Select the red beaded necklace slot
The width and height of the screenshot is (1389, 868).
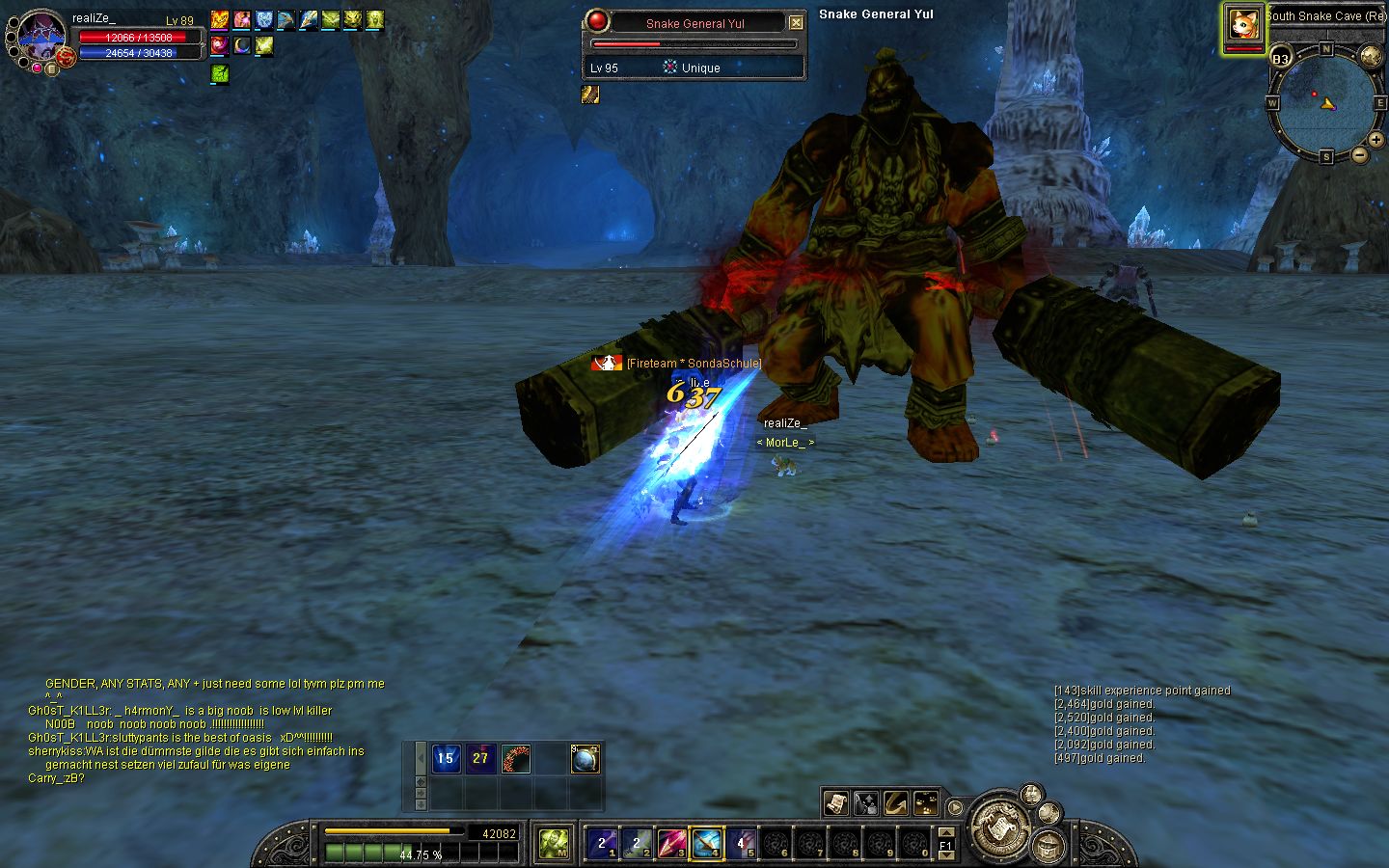tap(515, 759)
